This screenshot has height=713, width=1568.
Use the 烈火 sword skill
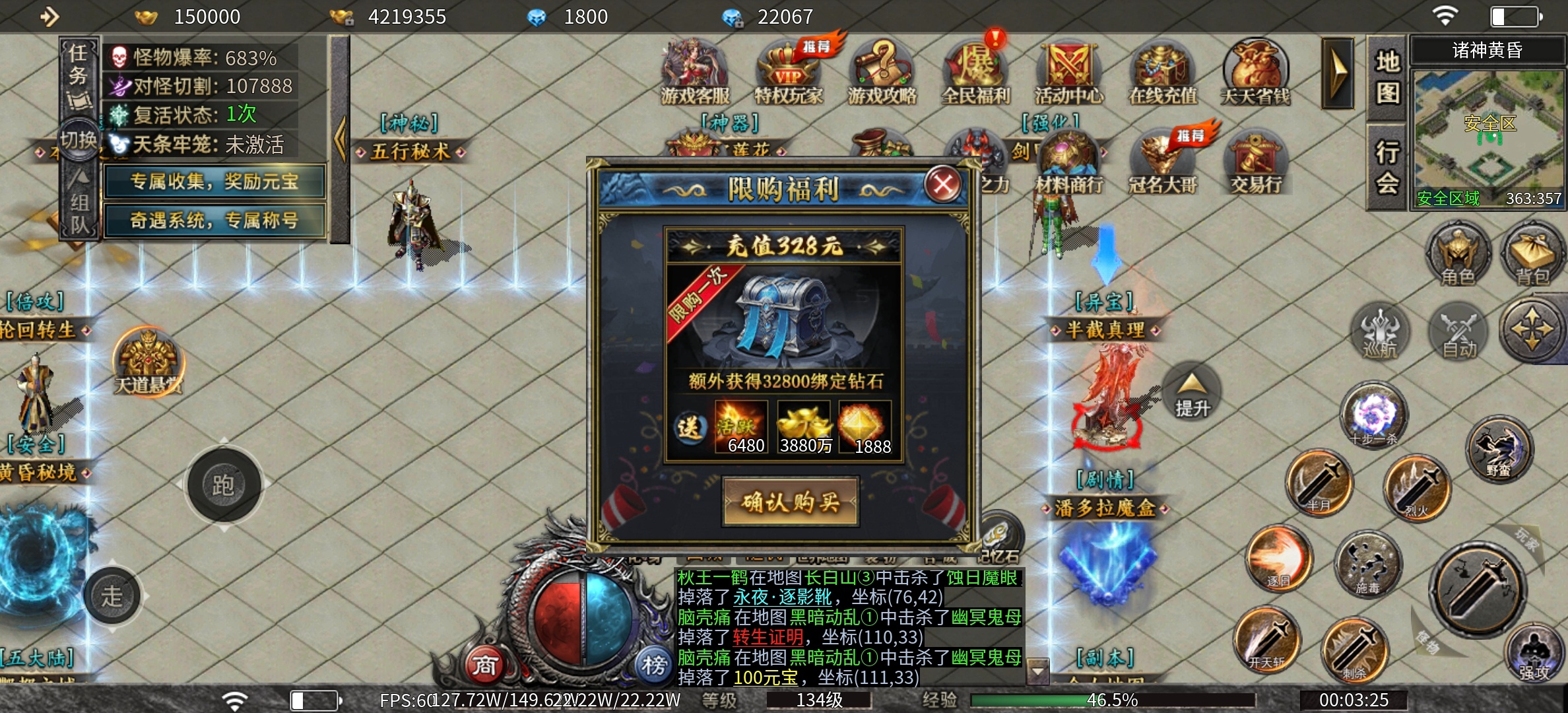(x=1418, y=487)
